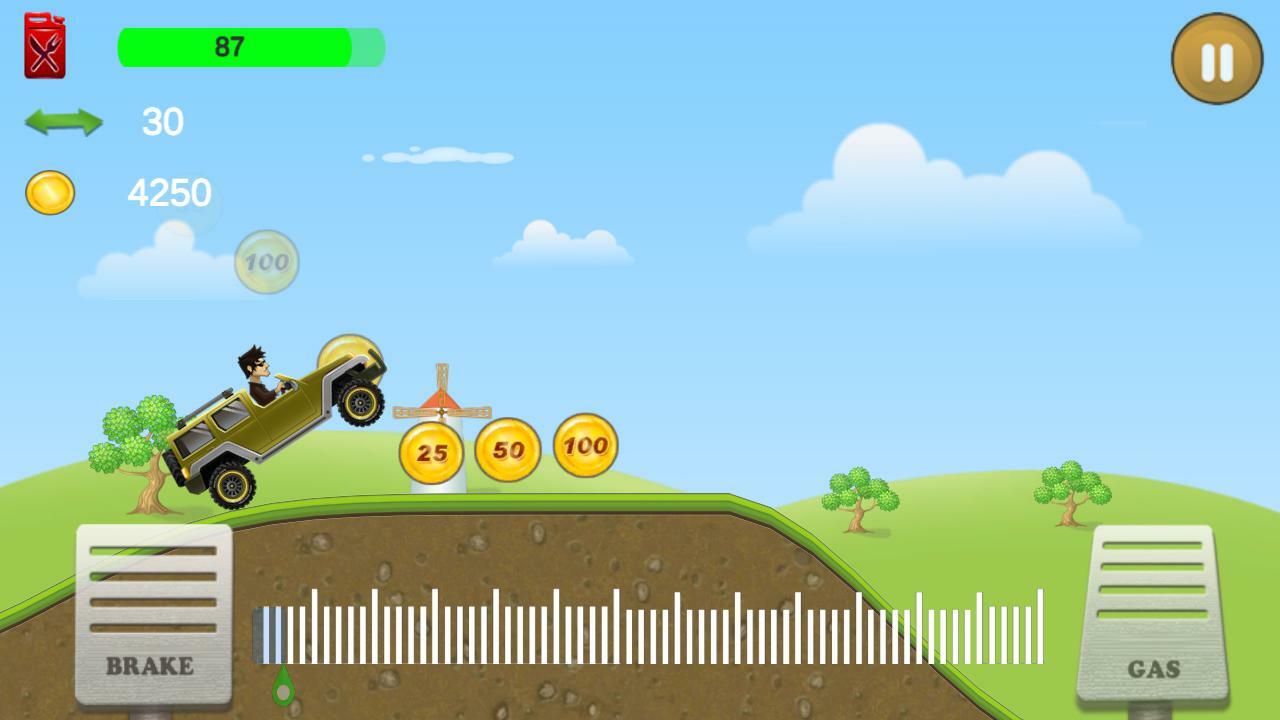
Task: Click the coin total 4250
Action: click(170, 190)
